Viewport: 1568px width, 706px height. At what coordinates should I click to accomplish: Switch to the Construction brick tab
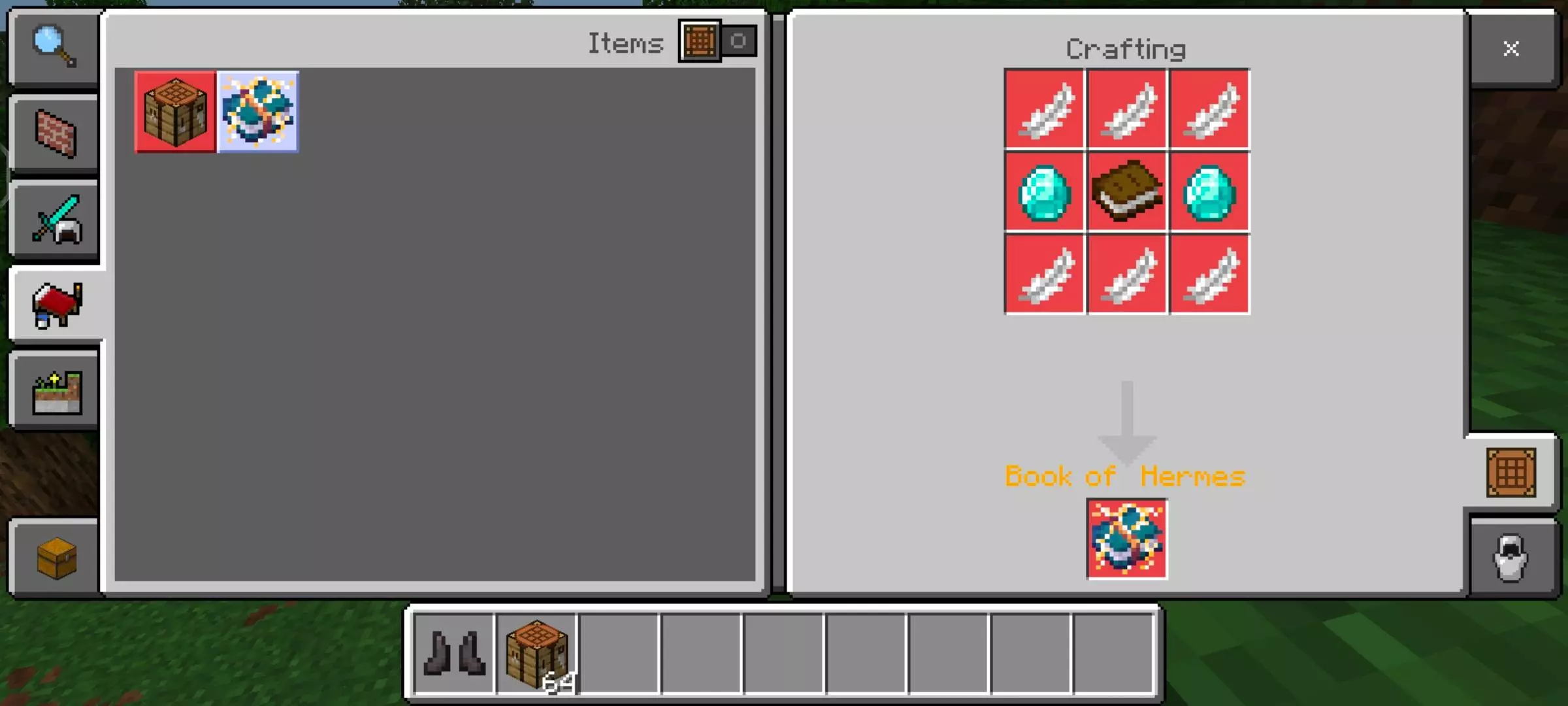click(56, 133)
